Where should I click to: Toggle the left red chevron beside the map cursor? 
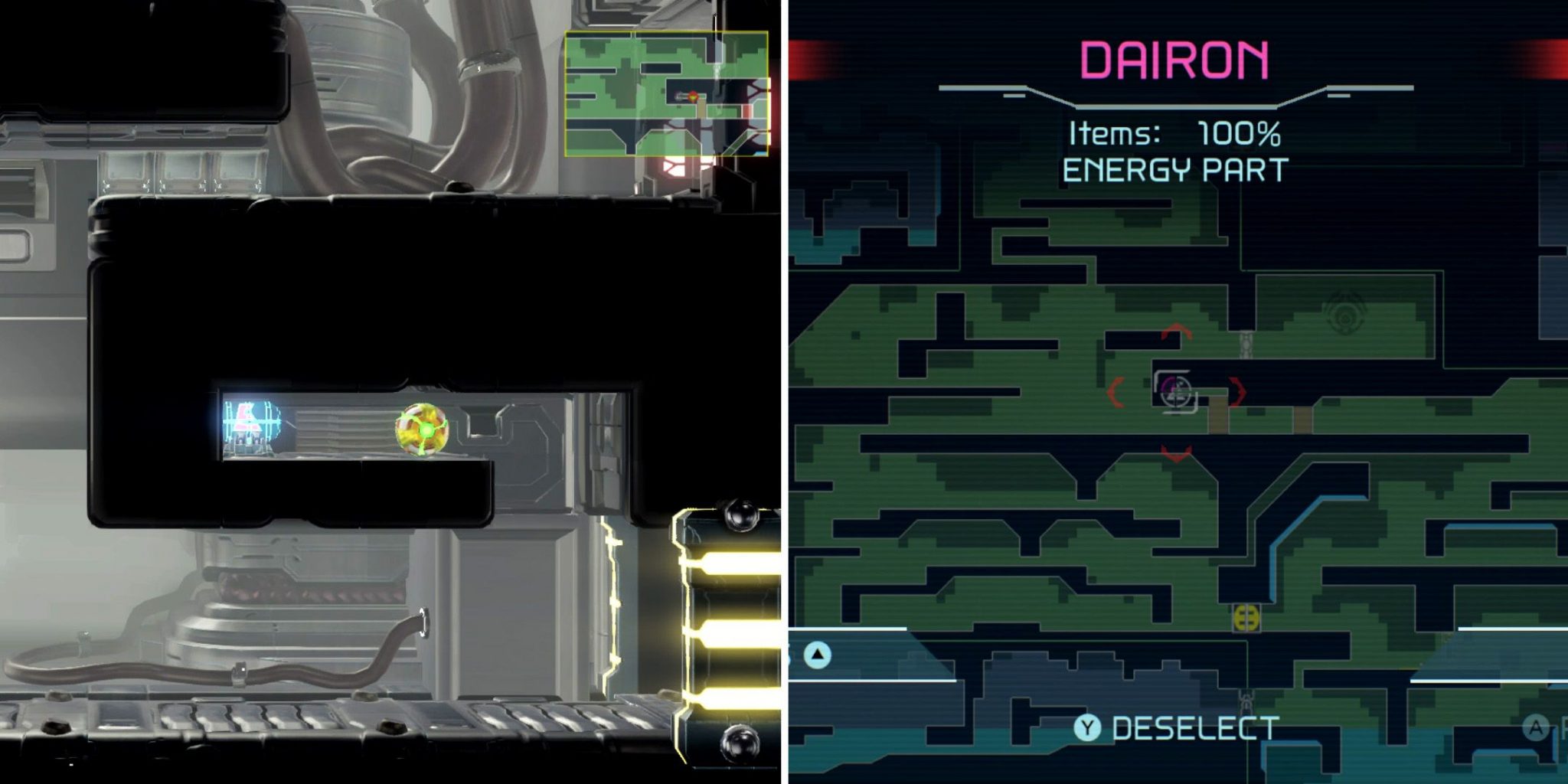pos(1115,392)
